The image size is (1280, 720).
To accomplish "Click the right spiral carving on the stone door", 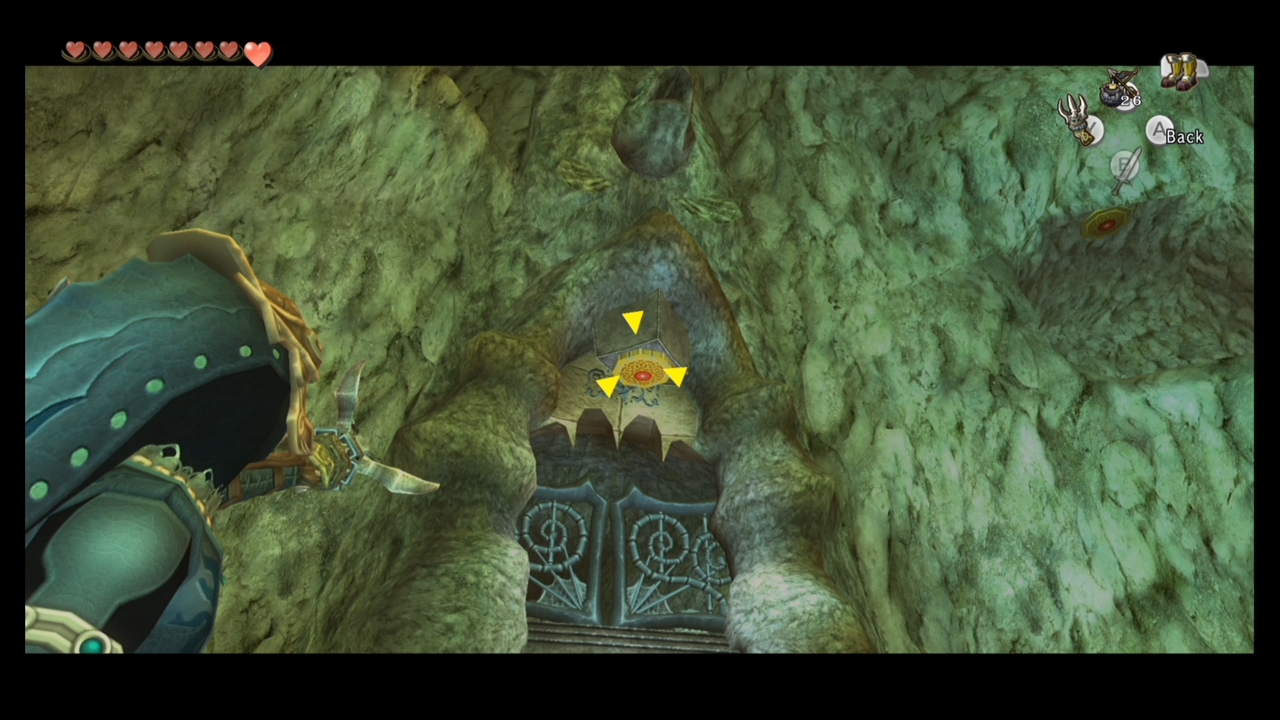I will 660,540.
